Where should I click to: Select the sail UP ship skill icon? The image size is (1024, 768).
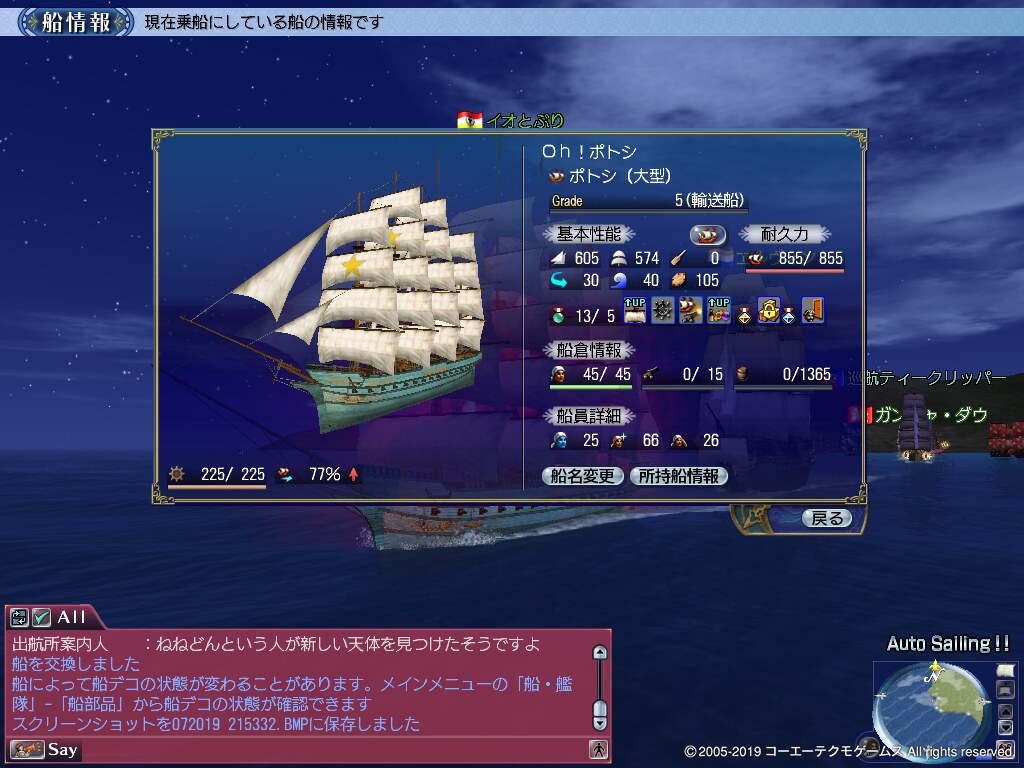[x=635, y=311]
